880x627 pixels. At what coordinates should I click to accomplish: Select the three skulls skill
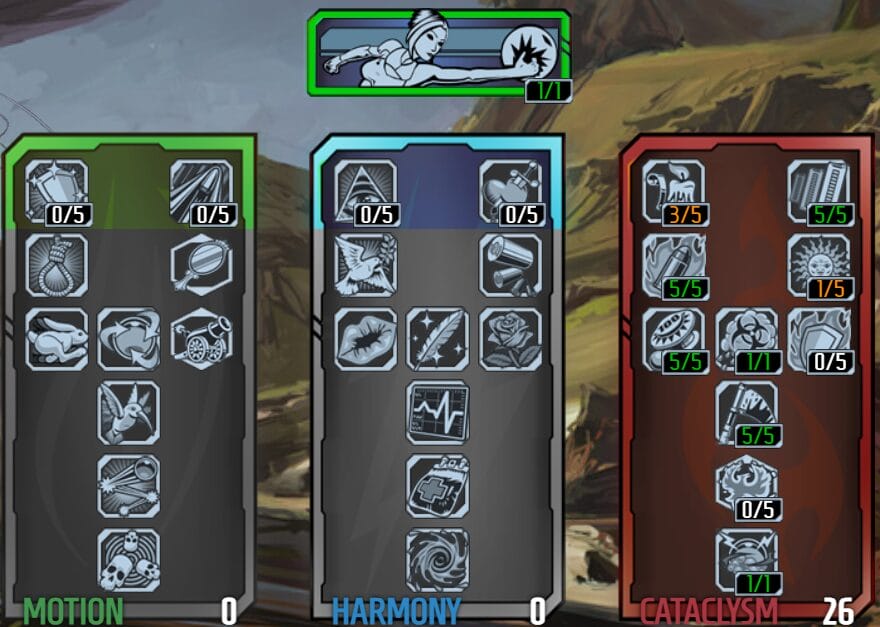click(x=129, y=559)
